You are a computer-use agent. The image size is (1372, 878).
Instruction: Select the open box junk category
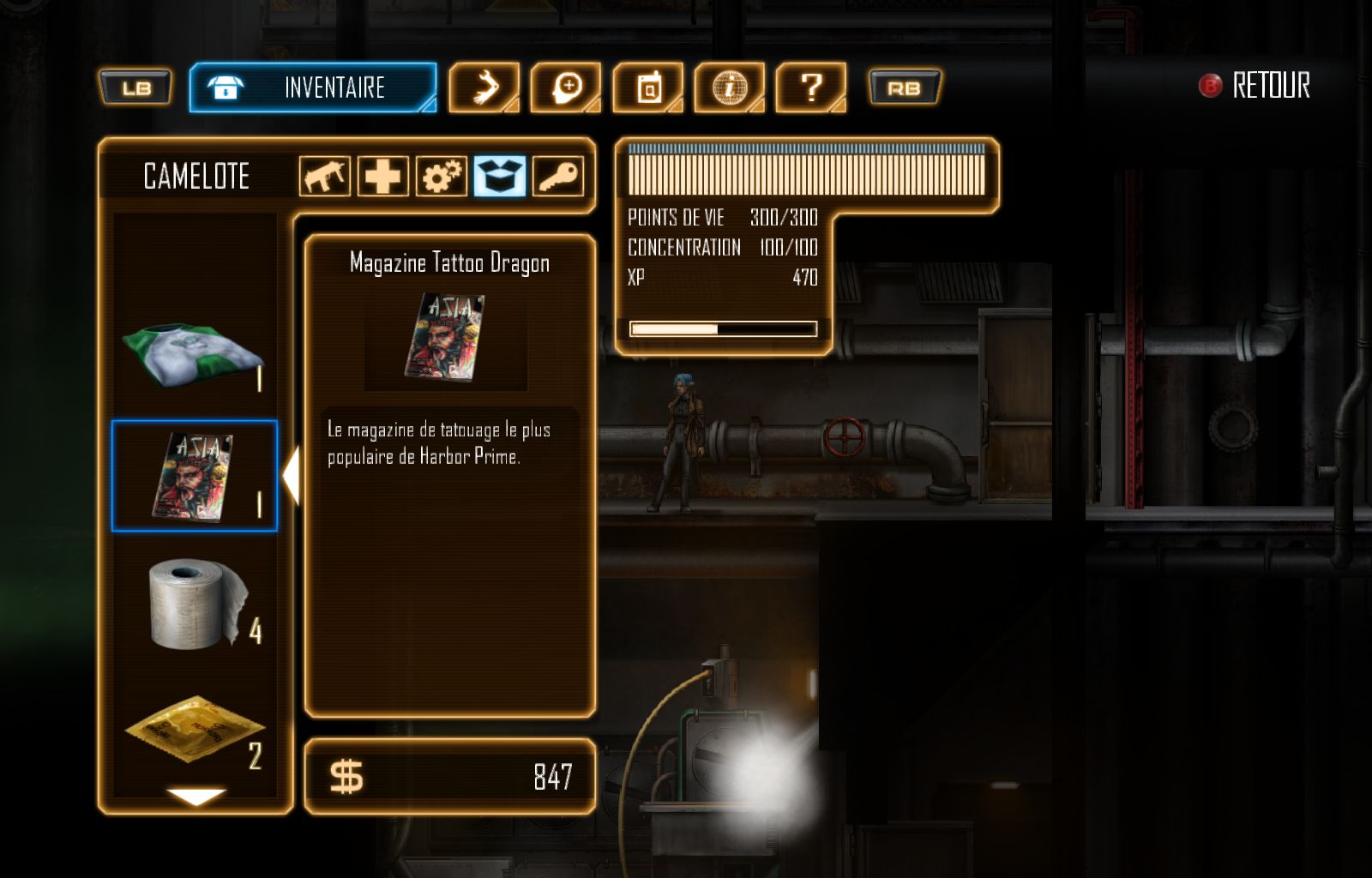(x=499, y=177)
